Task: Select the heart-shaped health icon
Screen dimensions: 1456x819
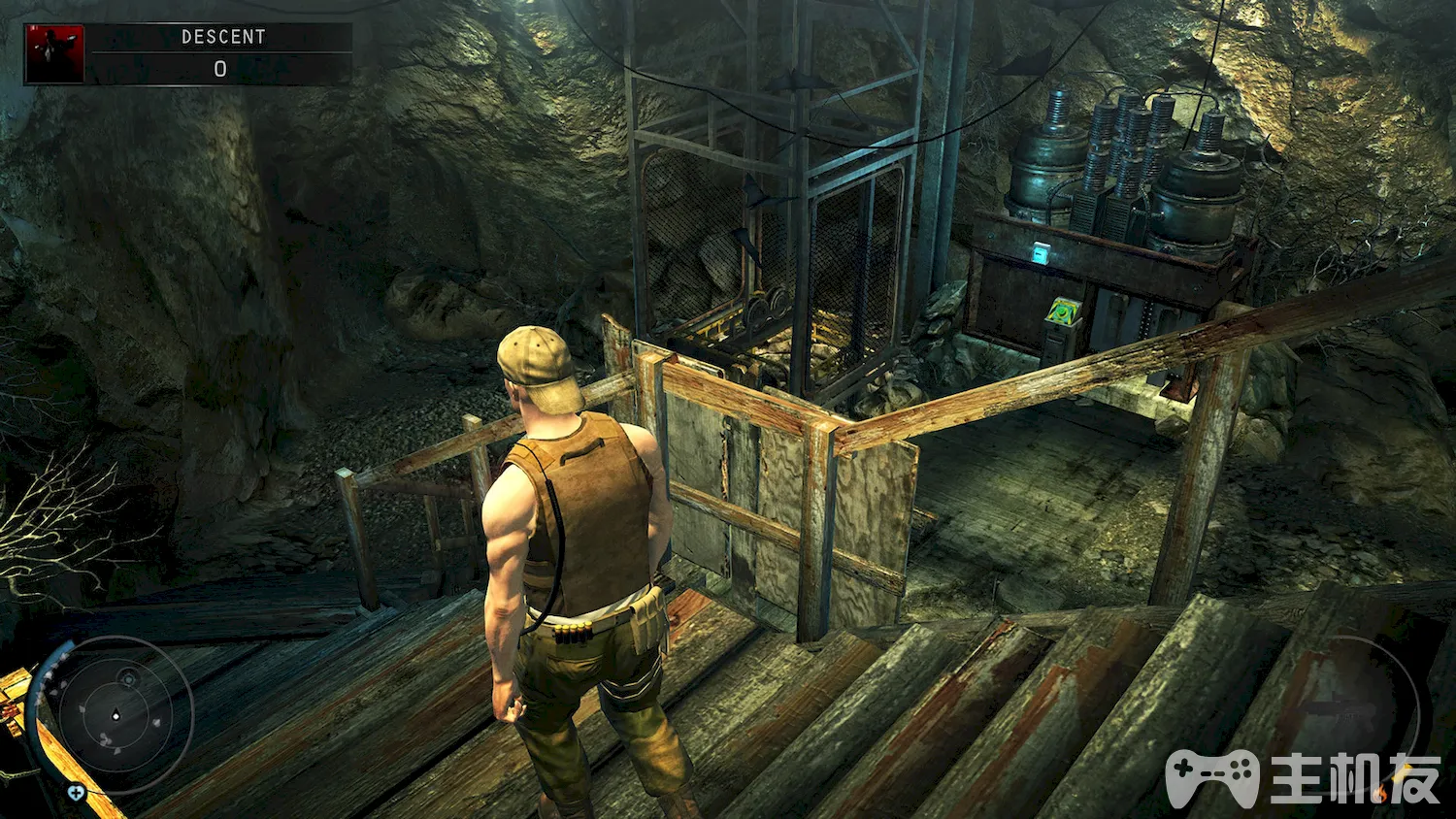Action: (76, 793)
